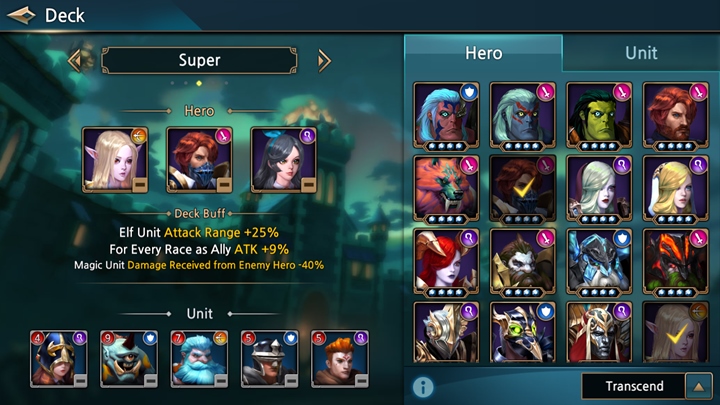Choose the orange-haired mage unit card
Viewport: 720px width, 405px height.
point(339,358)
